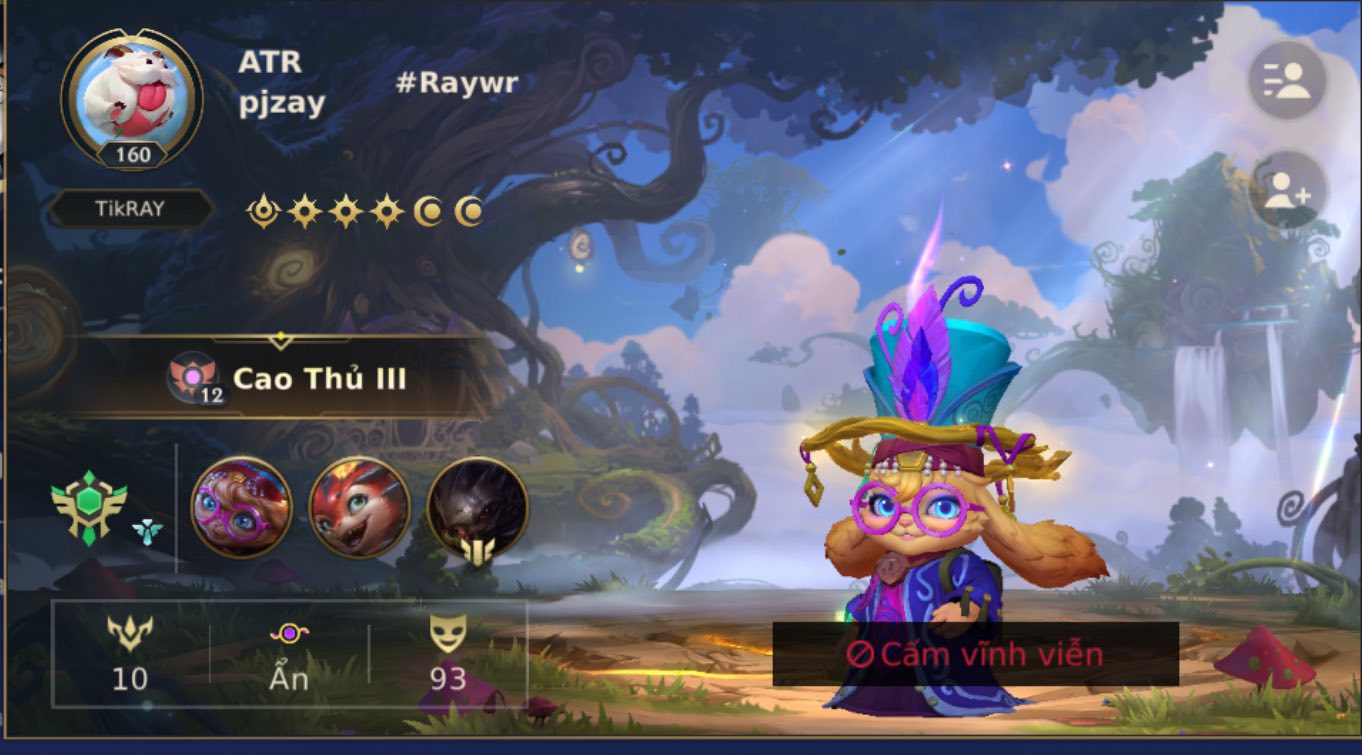Open the friend list button
Image resolution: width=1362 pixels, height=755 pixels.
[x=1286, y=82]
